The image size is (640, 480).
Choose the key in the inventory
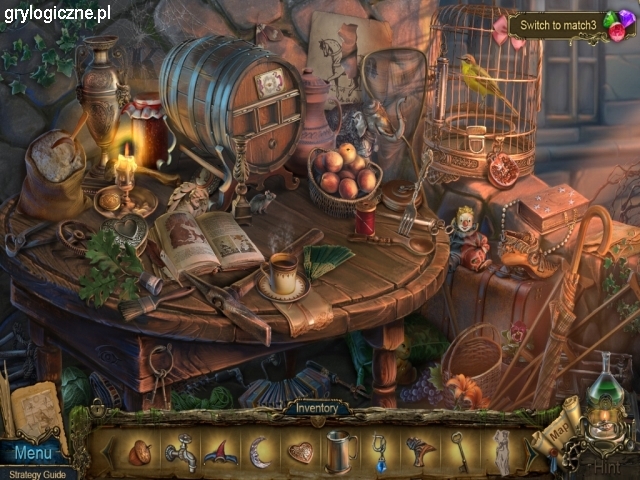(x=460, y=451)
